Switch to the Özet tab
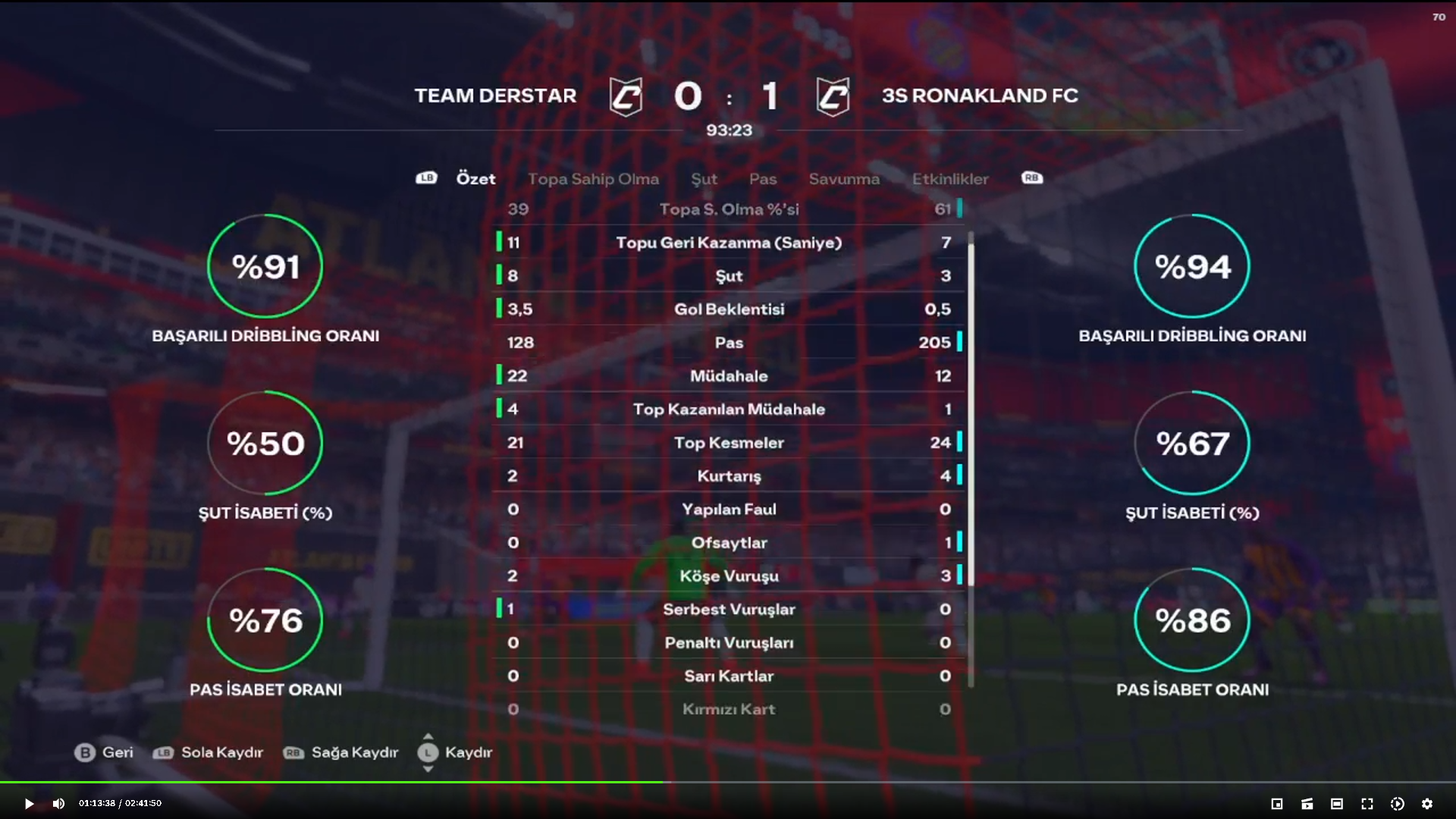The height and width of the screenshot is (819, 1456). (475, 179)
